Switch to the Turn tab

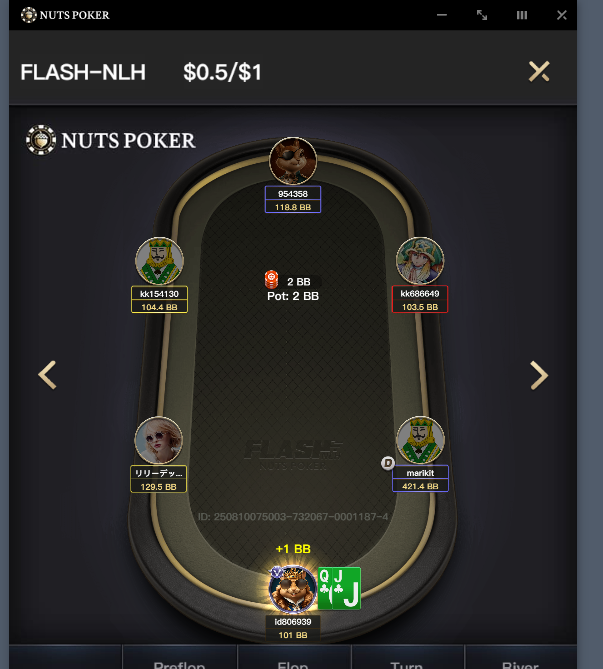(x=407, y=662)
